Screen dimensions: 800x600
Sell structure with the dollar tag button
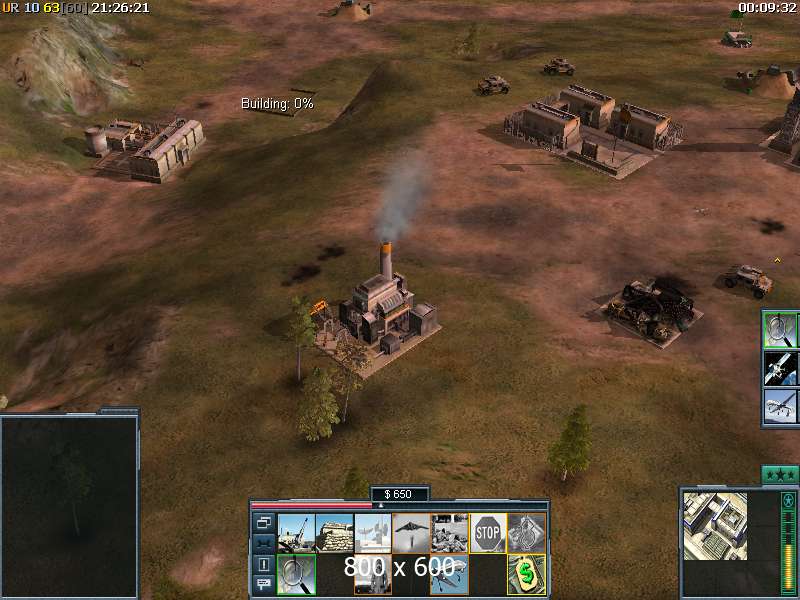(x=526, y=574)
